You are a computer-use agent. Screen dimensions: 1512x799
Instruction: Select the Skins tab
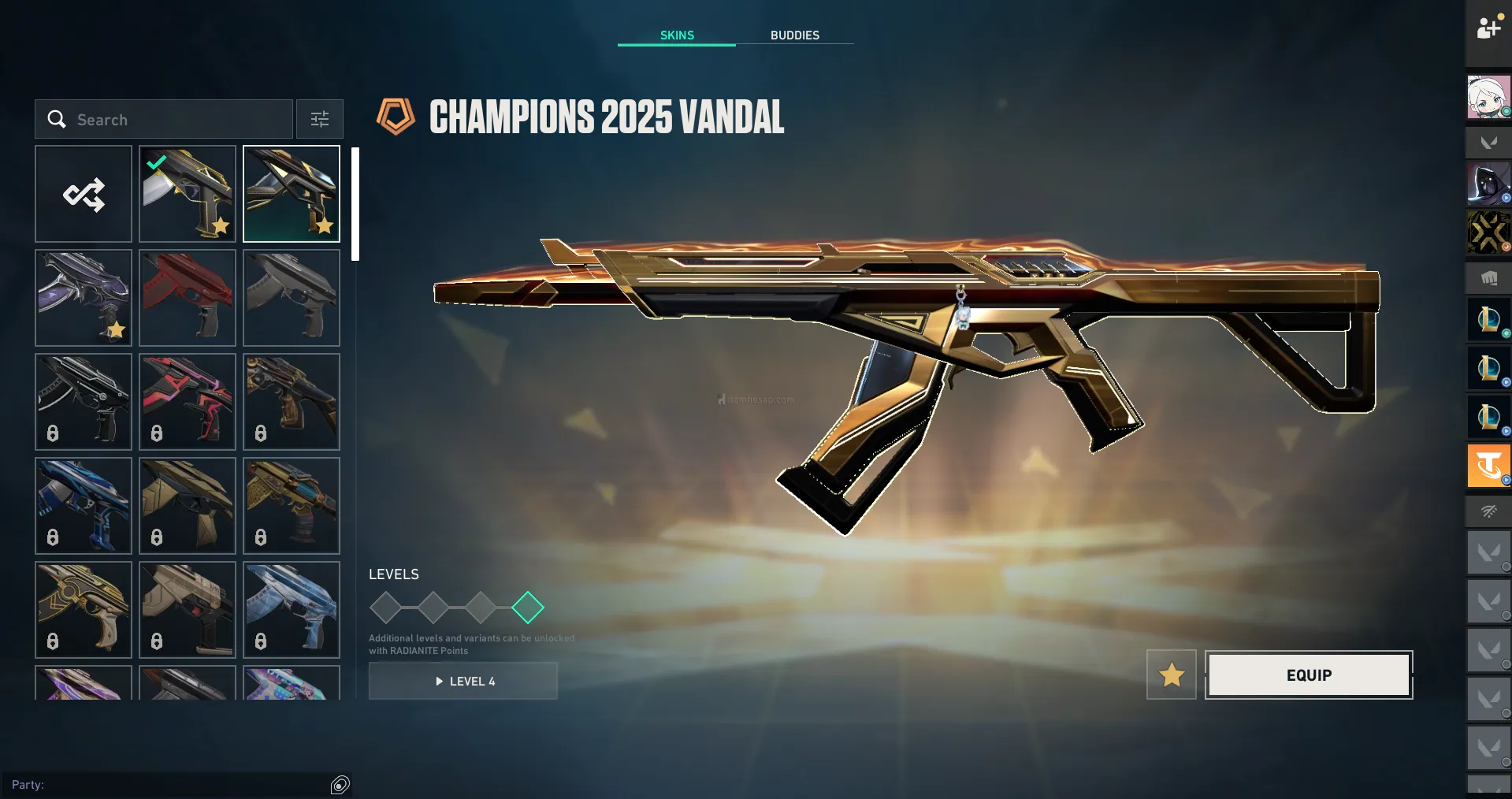coord(677,35)
